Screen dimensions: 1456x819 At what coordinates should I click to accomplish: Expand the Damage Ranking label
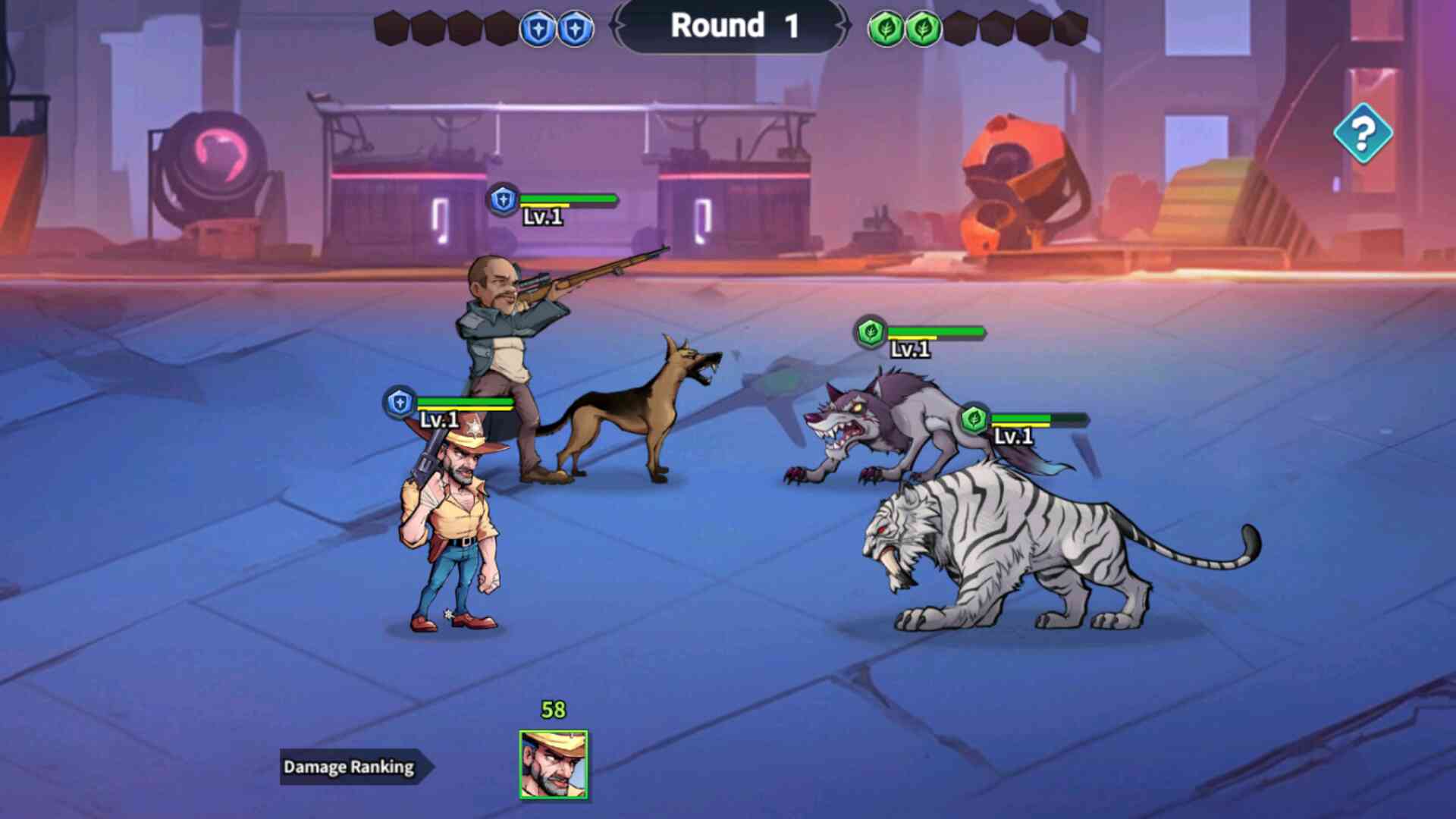click(350, 767)
